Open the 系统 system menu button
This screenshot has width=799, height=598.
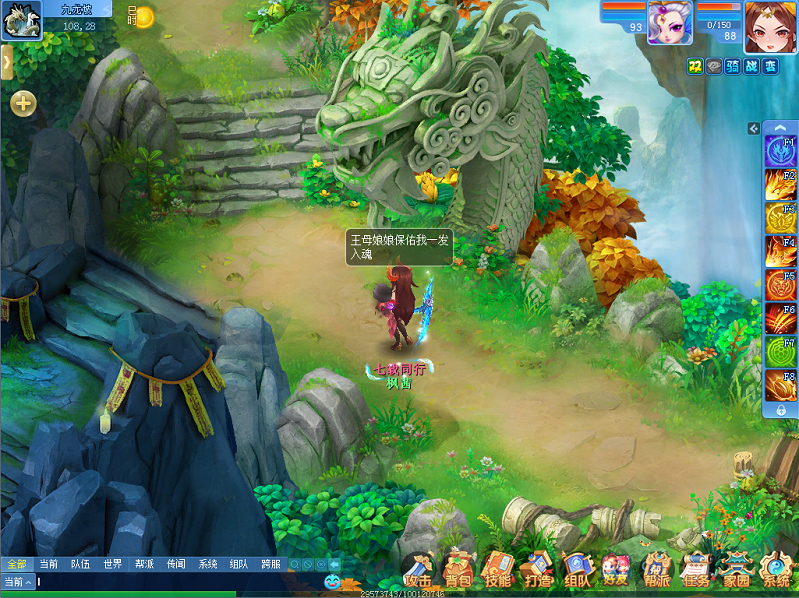click(x=775, y=570)
